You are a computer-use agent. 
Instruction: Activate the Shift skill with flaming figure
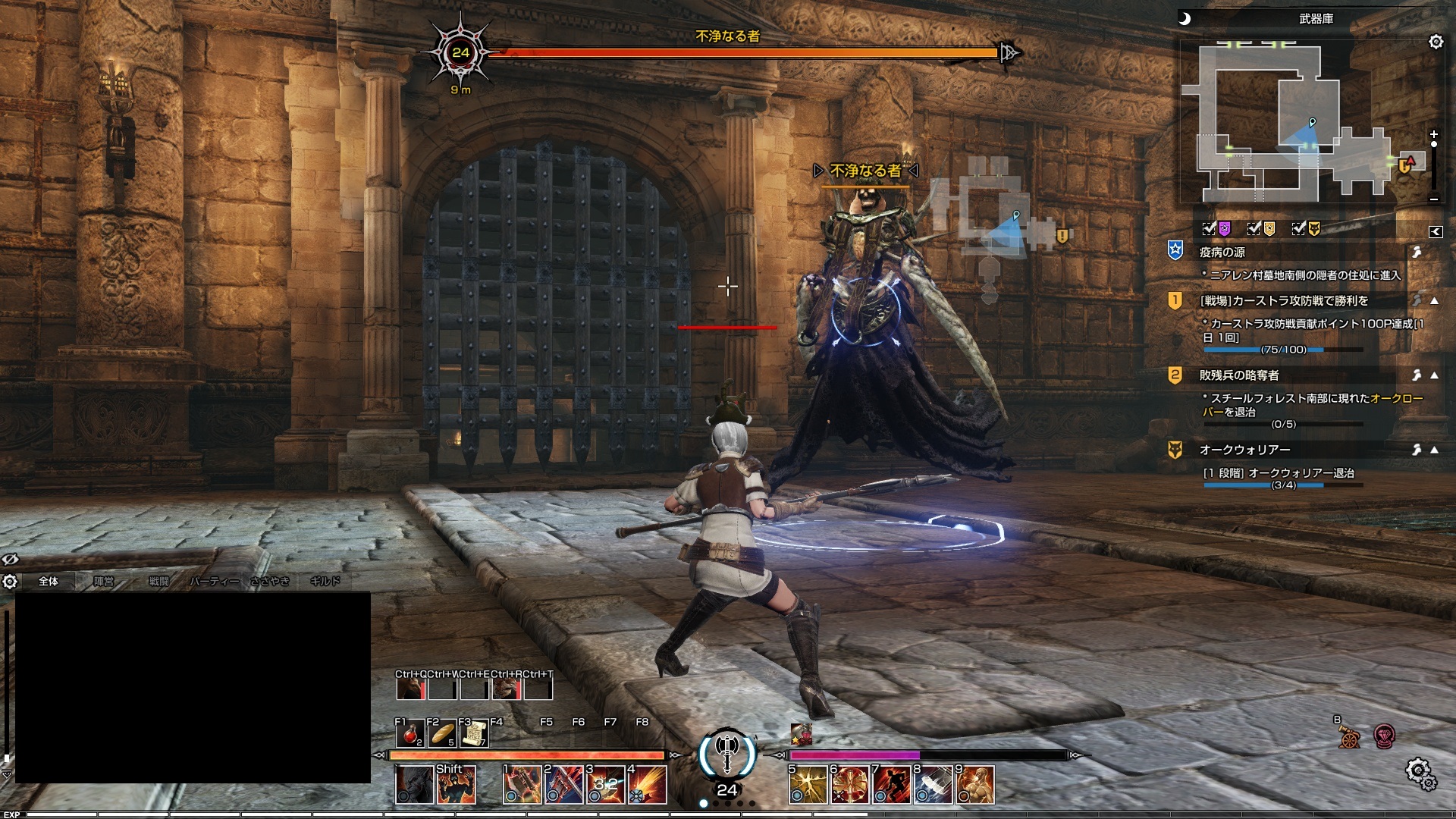click(457, 785)
